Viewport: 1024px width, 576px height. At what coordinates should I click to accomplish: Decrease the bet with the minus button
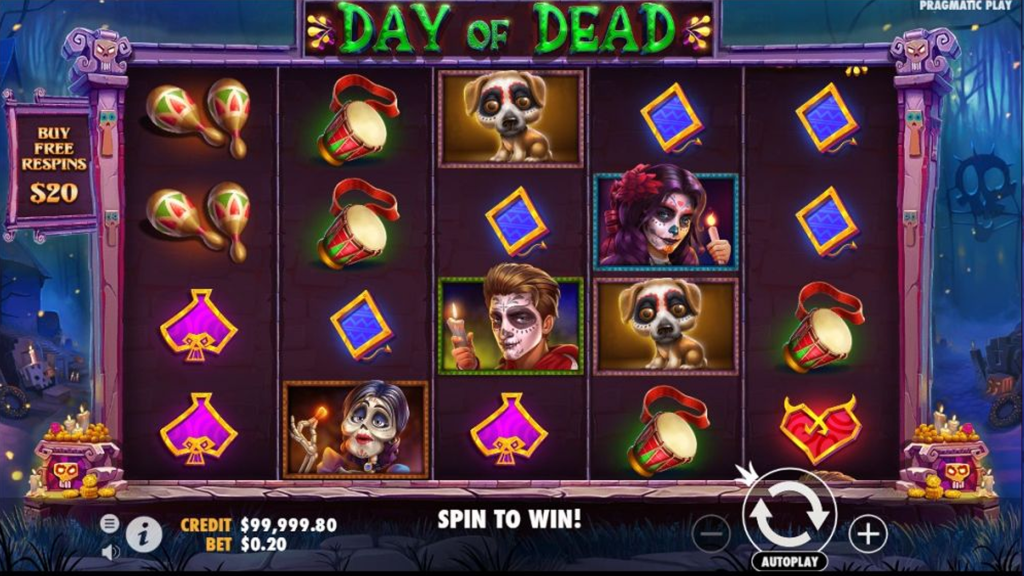pos(711,534)
